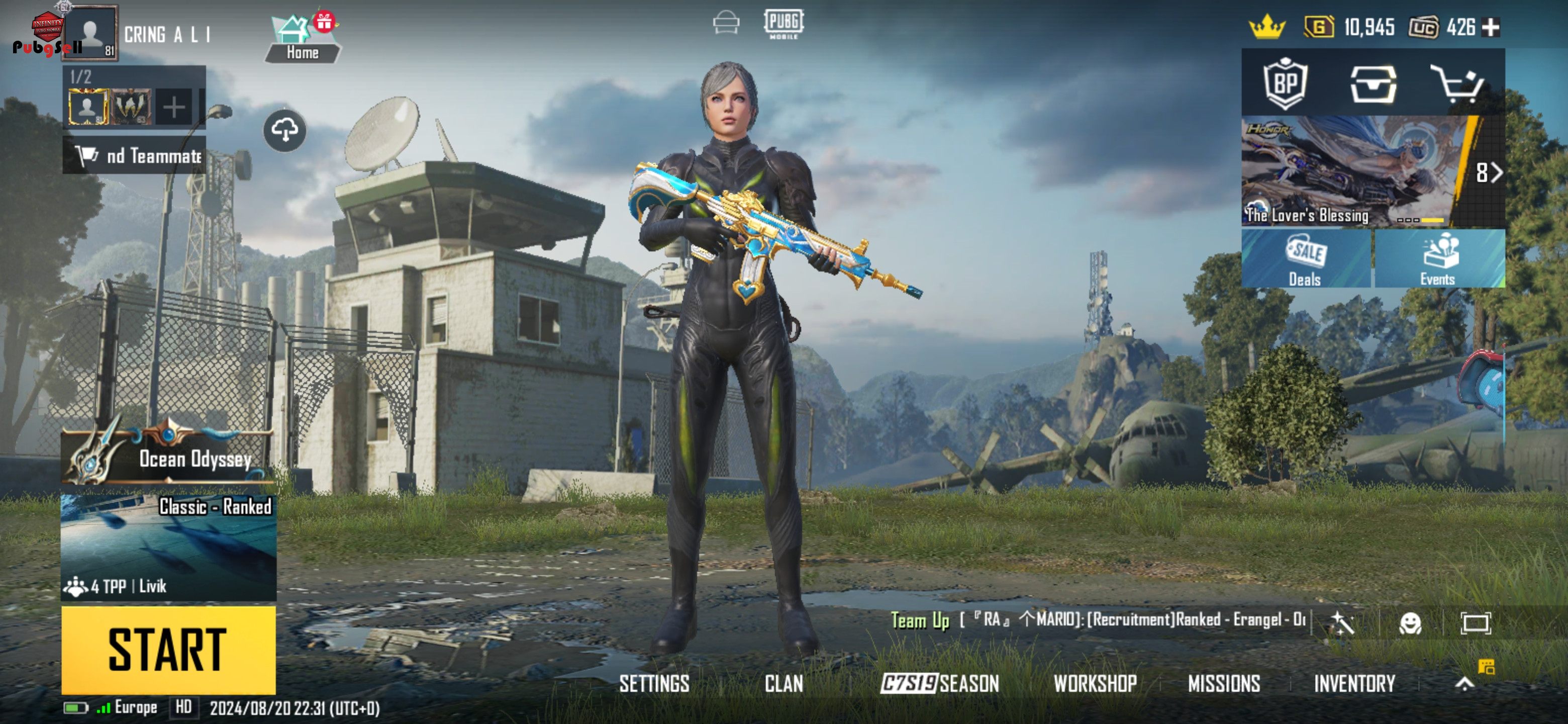Image resolution: width=1568 pixels, height=724 pixels.
Task: Open the Inventory
Action: coord(1354,684)
